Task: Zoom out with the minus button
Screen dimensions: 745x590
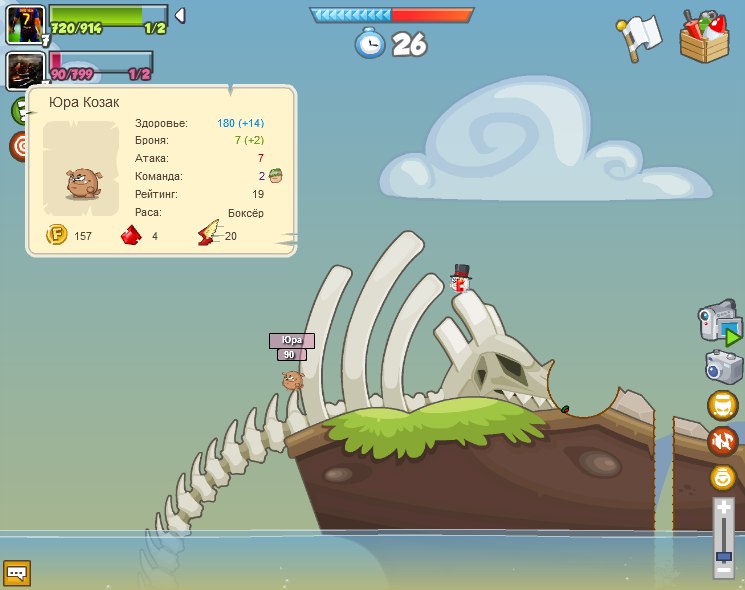Action: [x=724, y=569]
